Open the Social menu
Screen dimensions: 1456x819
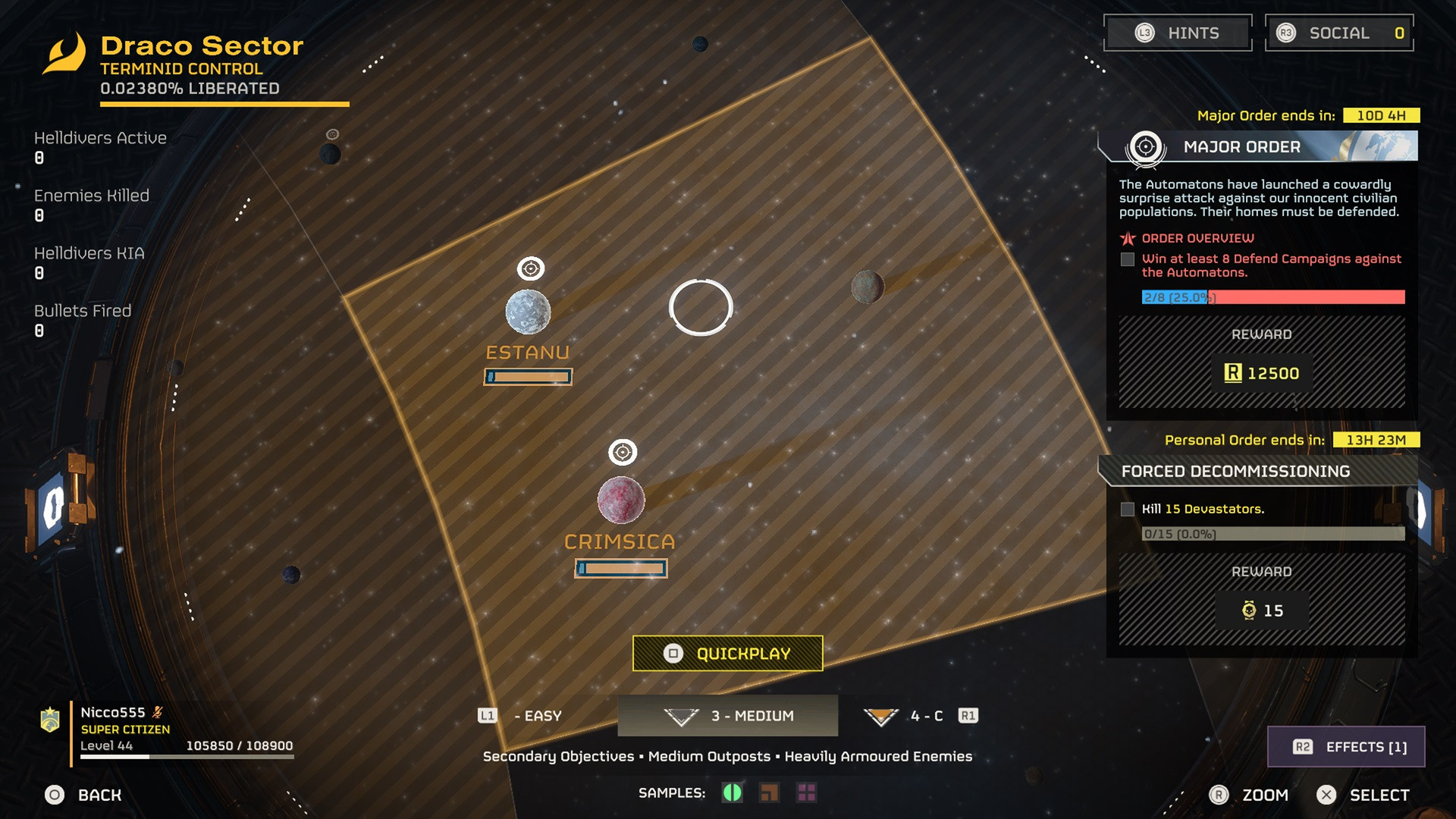point(1339,33)
